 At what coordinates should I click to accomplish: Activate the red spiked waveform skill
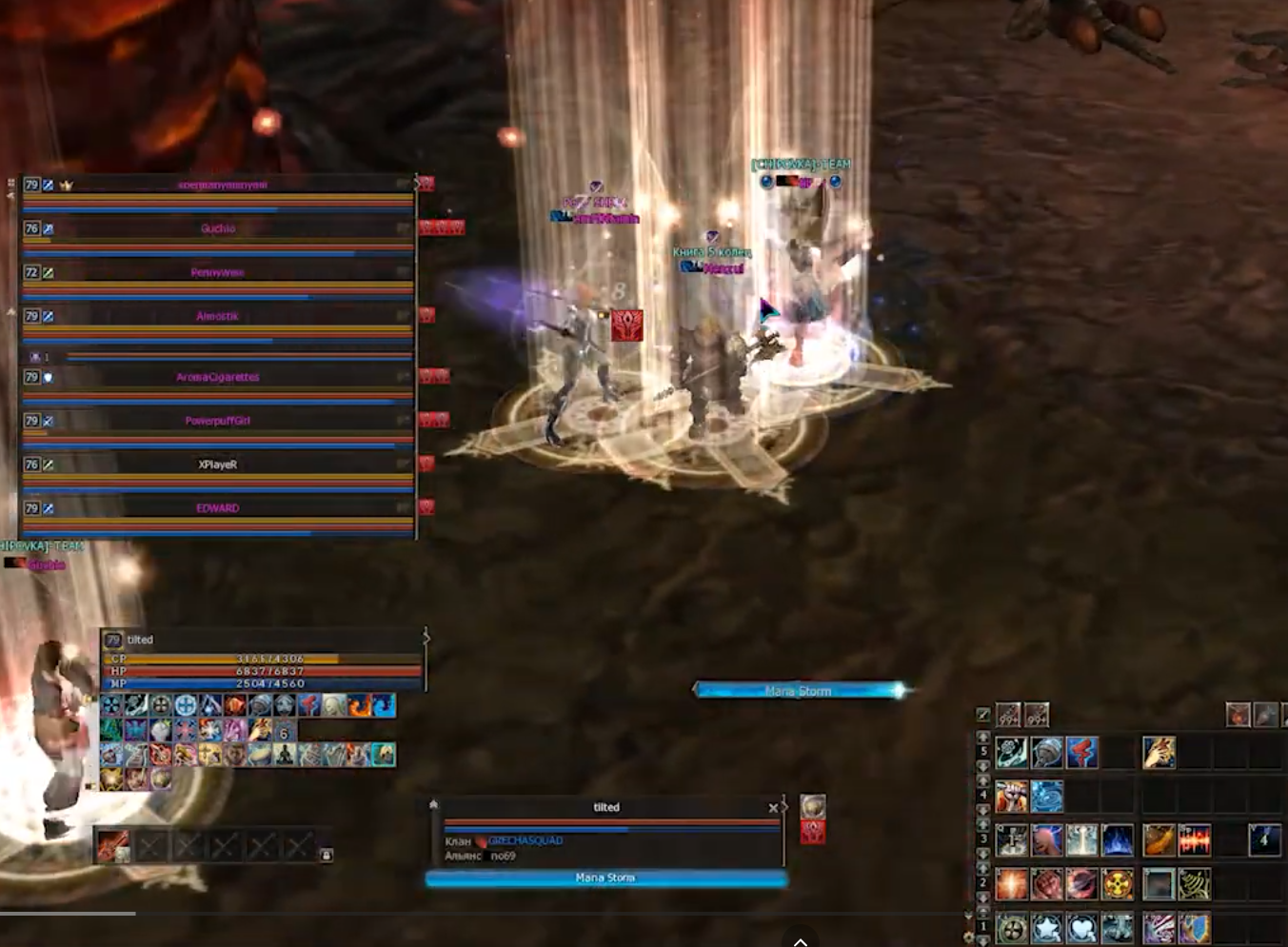point(1195,840)
